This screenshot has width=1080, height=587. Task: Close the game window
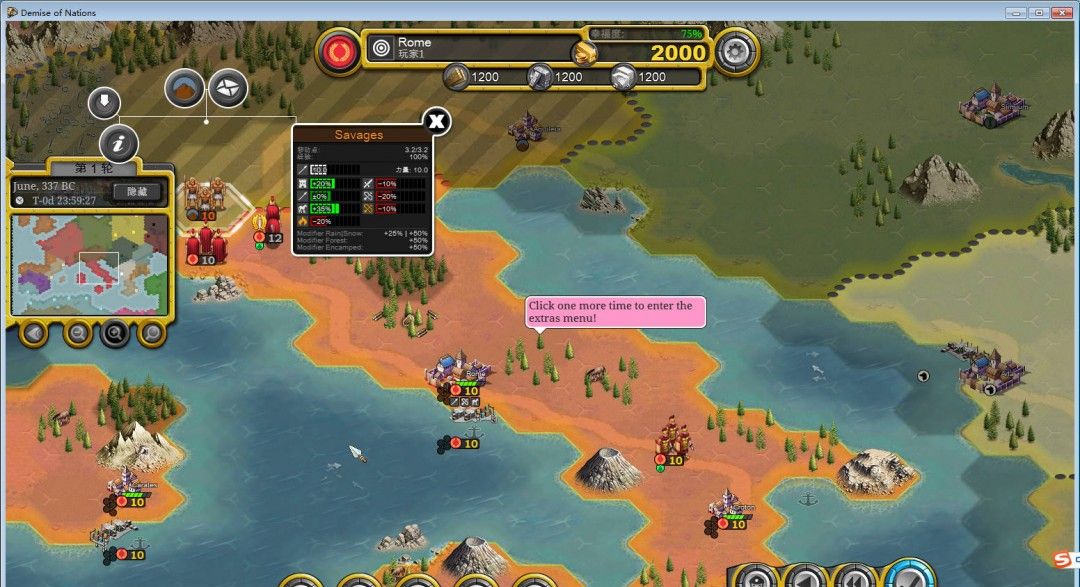click(1063, 12)
